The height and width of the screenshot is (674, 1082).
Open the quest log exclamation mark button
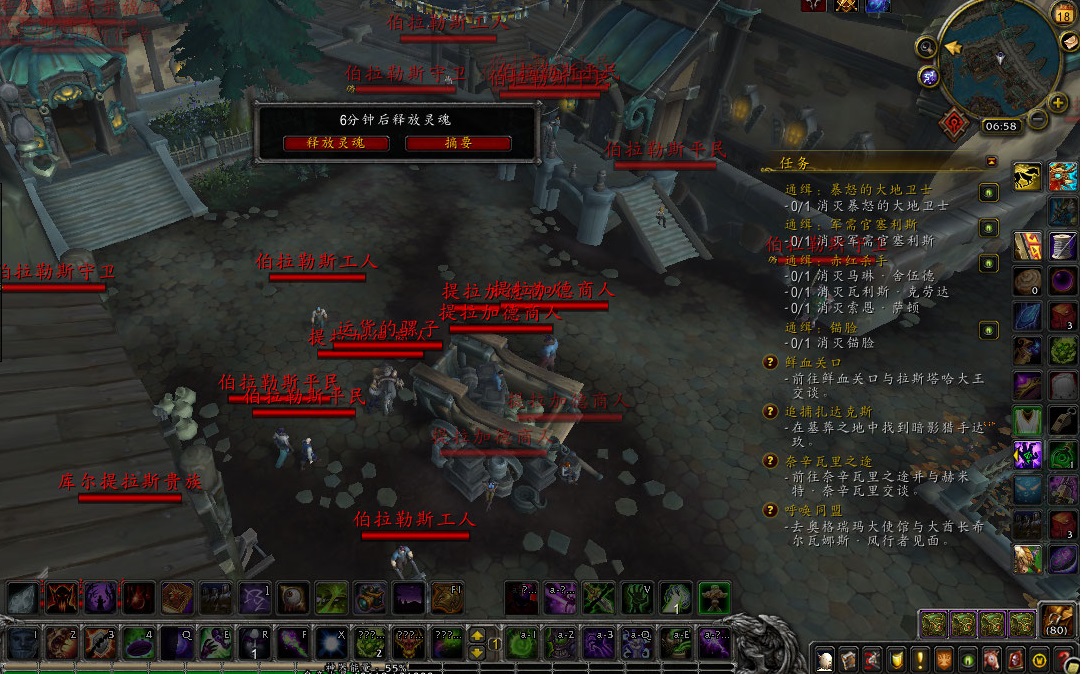pos(919,660)
